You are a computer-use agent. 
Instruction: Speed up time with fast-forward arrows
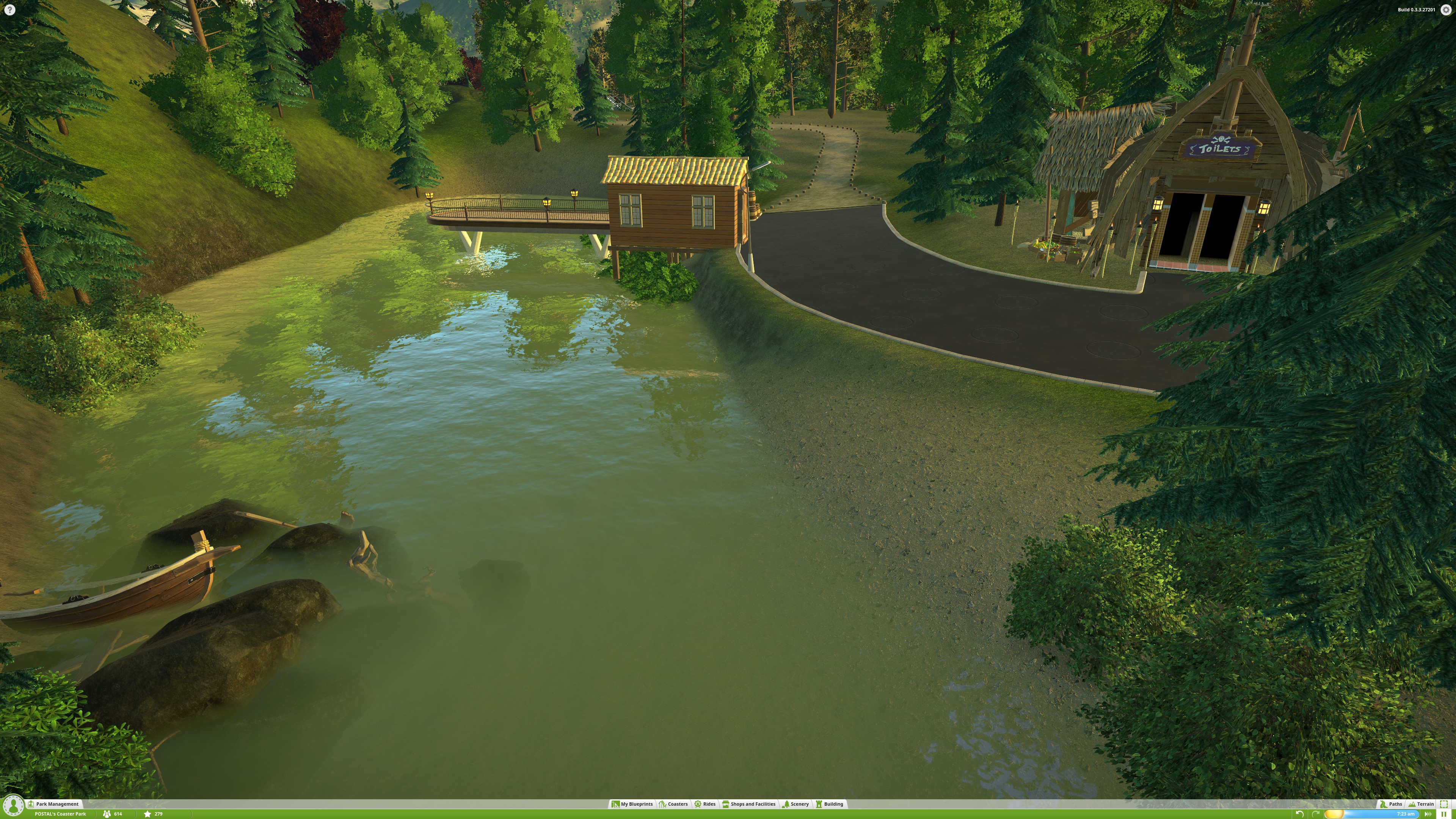(1428, 814)
